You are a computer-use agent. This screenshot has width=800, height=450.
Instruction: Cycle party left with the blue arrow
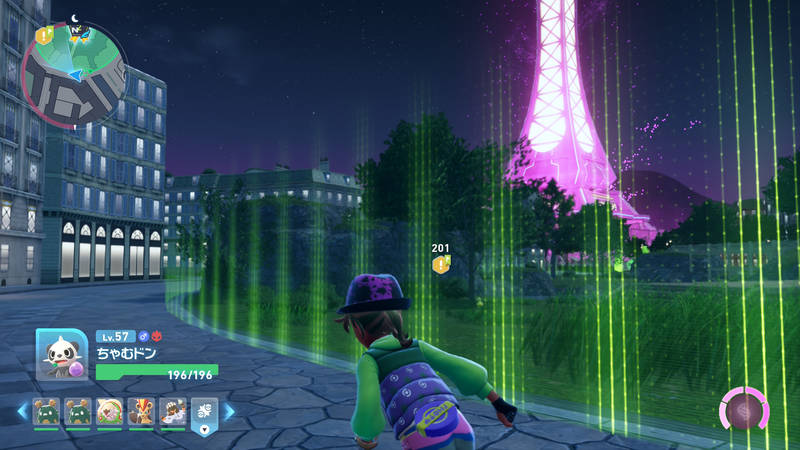(22, 411)
